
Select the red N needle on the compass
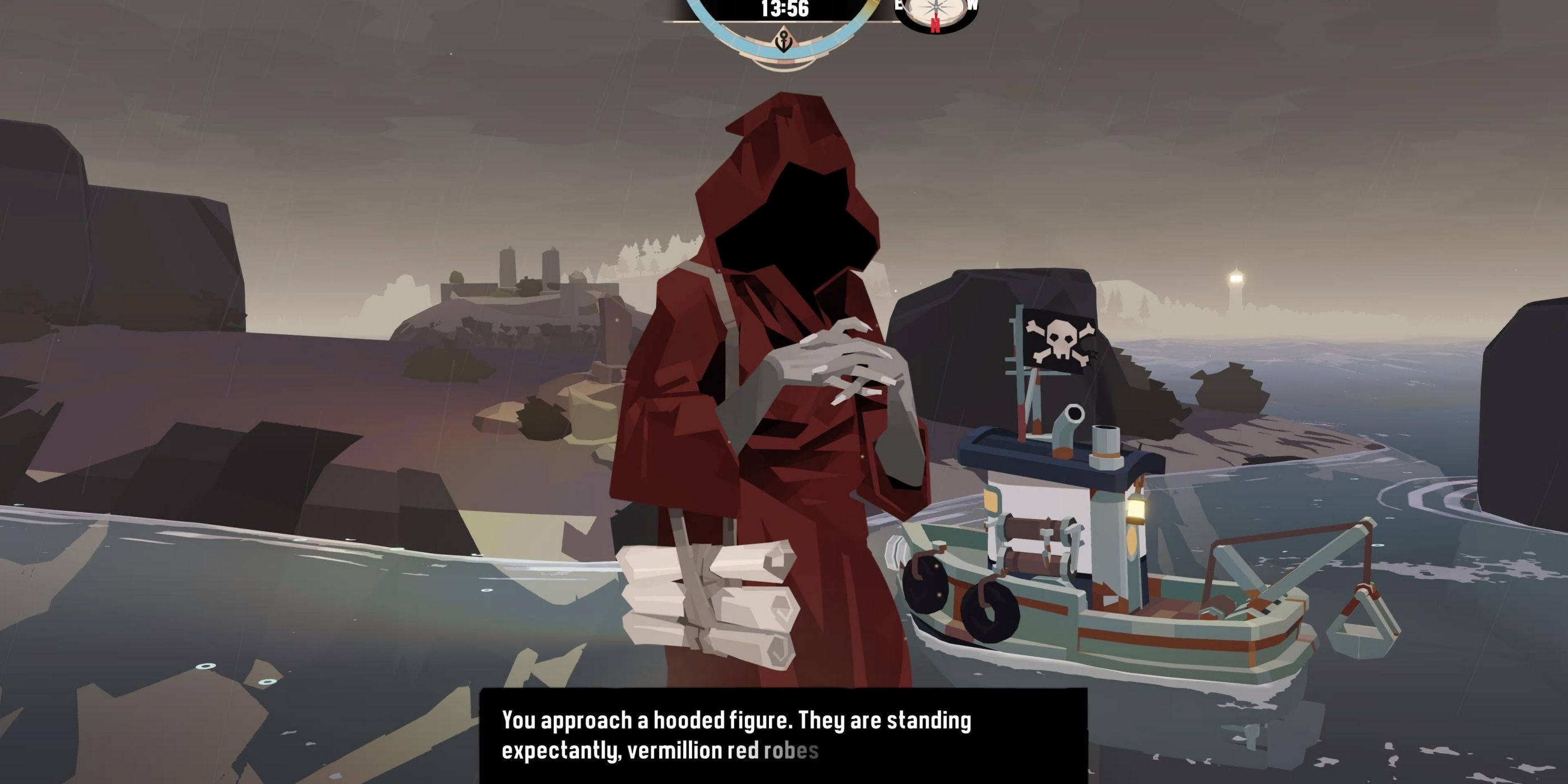pos(936,23)
